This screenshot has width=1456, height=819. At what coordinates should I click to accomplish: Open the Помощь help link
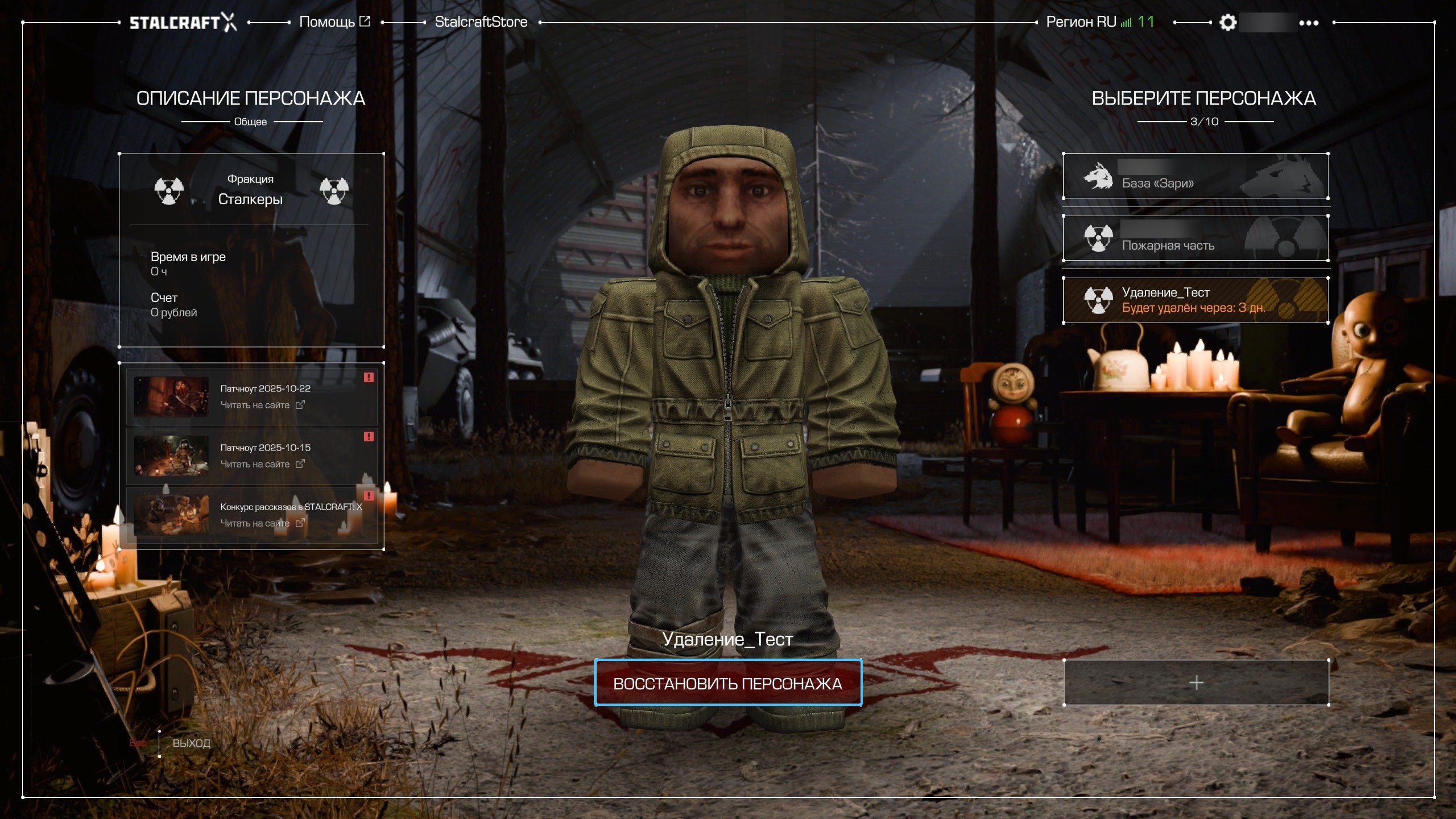pyautogui.click(x=334, y=22)
